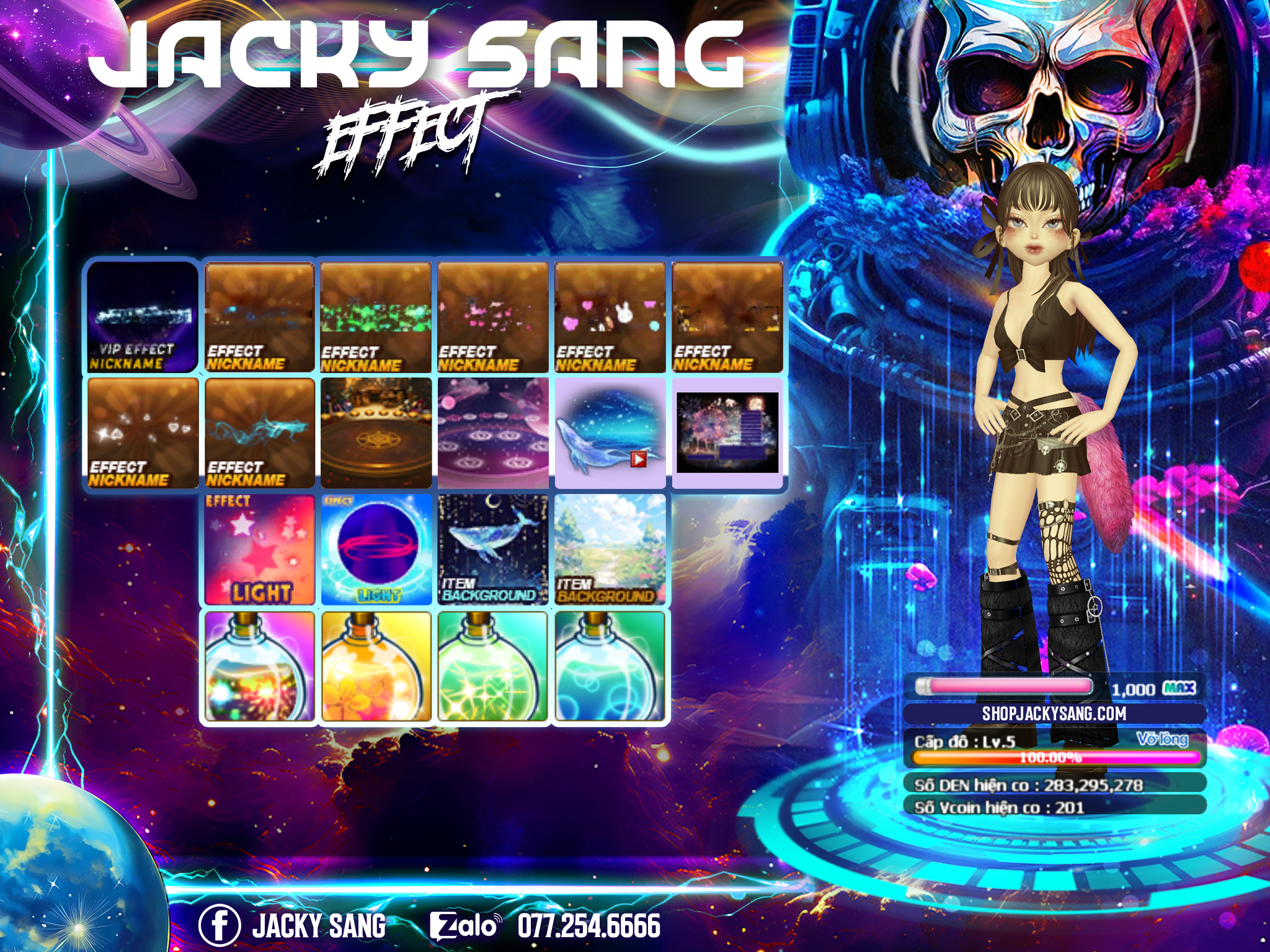
Task: Select the green sparkle potion bottle
Action: (493, 667)
